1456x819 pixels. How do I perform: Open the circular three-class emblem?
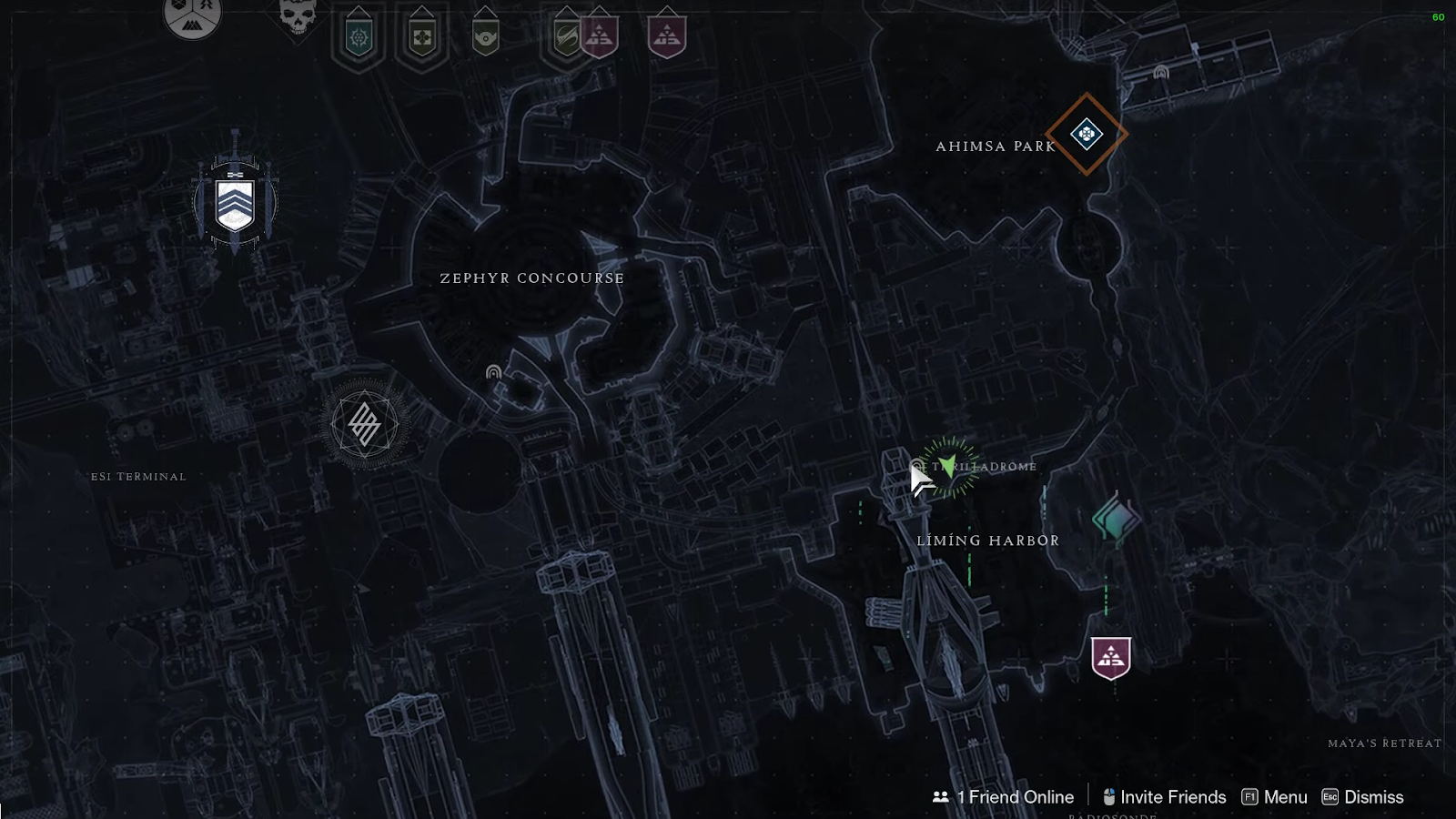tap(193, 16)
